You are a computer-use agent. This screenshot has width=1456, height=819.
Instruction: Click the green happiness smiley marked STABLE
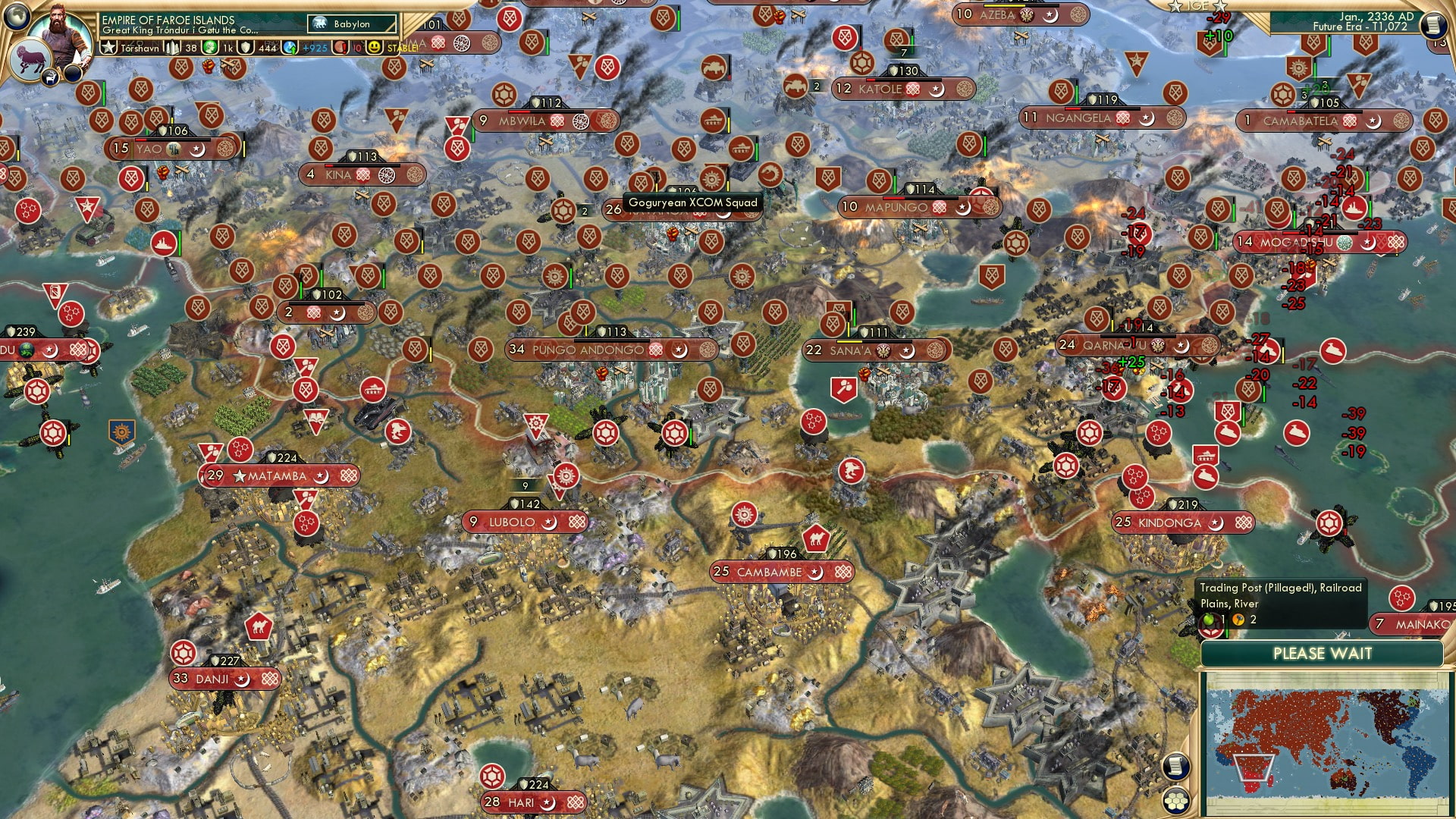[x=374, y=47]
